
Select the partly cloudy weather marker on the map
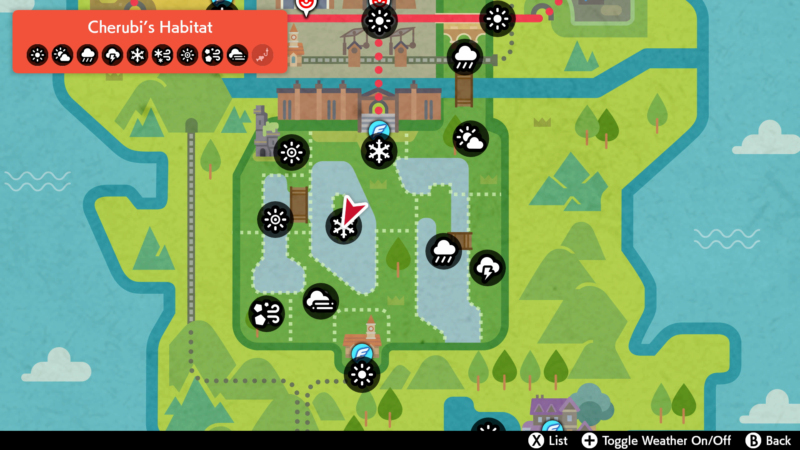click(469, 139)
